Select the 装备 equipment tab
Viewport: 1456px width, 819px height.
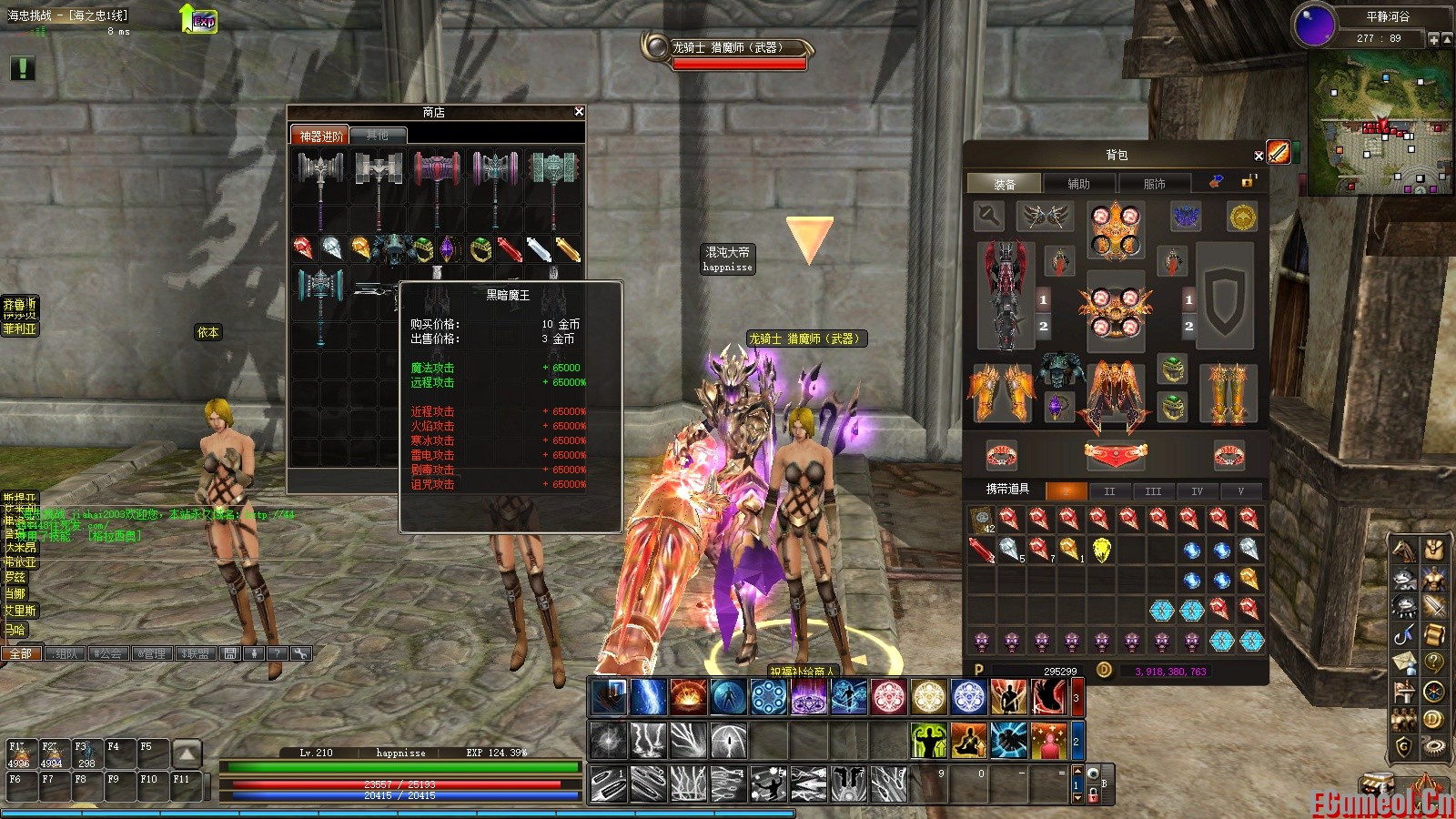tap(1004, 184)
